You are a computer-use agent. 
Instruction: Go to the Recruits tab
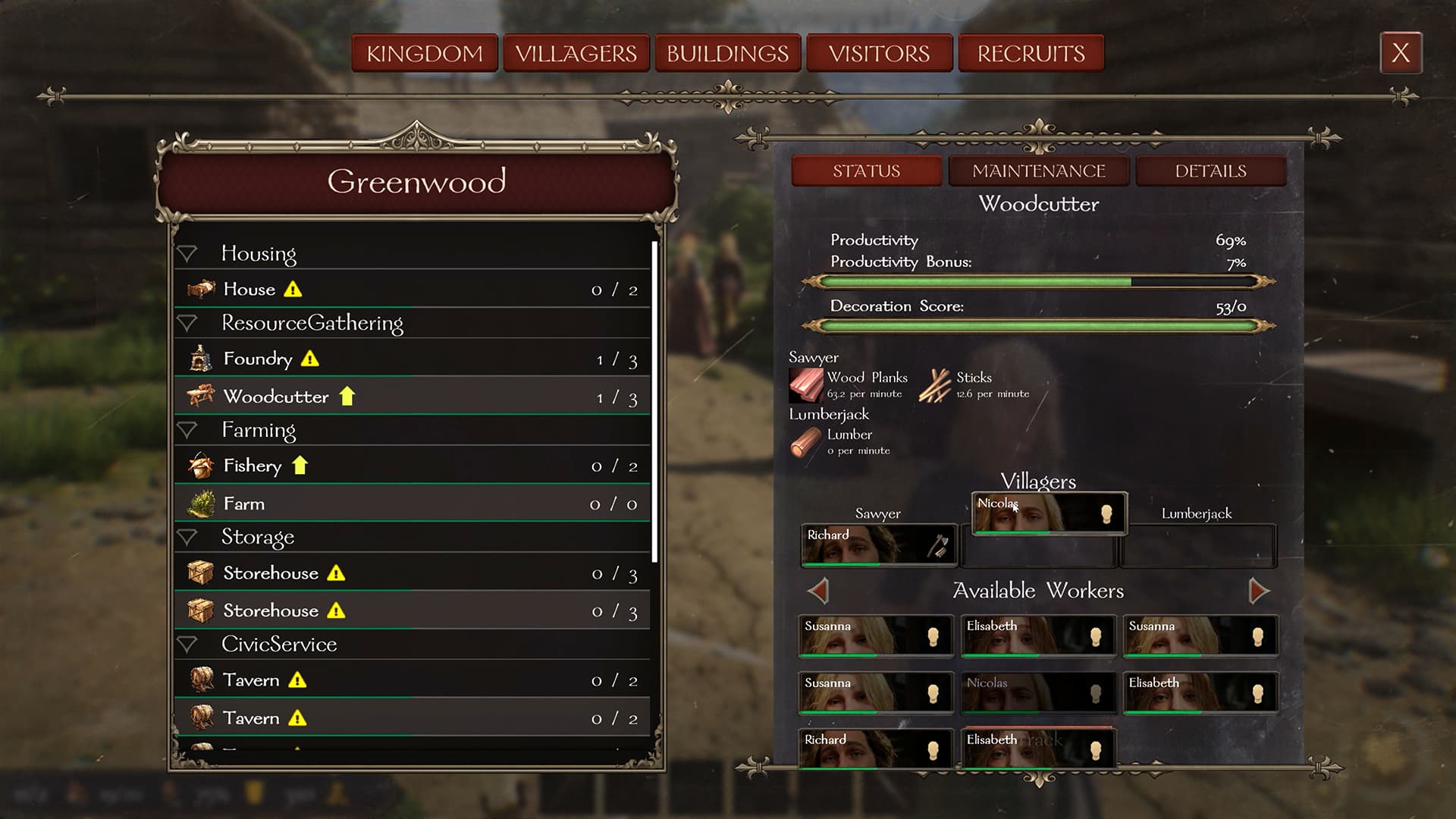1031,54
